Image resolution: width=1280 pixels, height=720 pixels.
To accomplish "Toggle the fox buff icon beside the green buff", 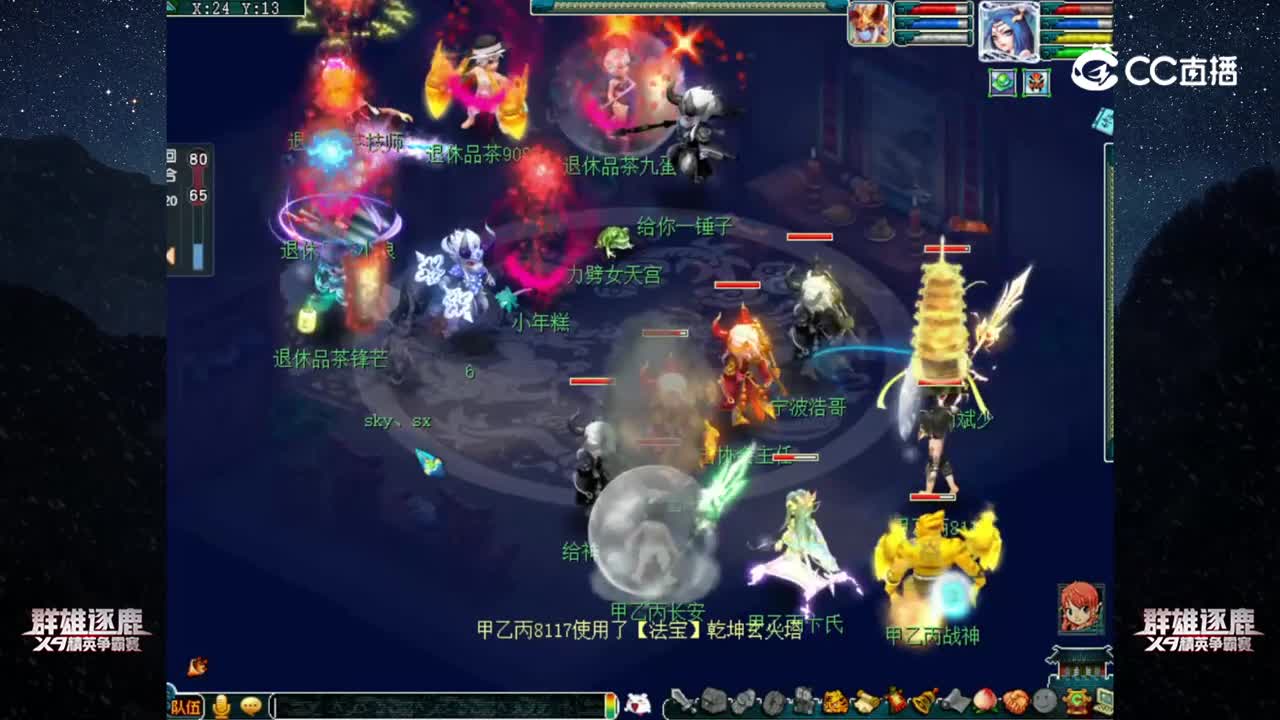I will pos(1036,82).
